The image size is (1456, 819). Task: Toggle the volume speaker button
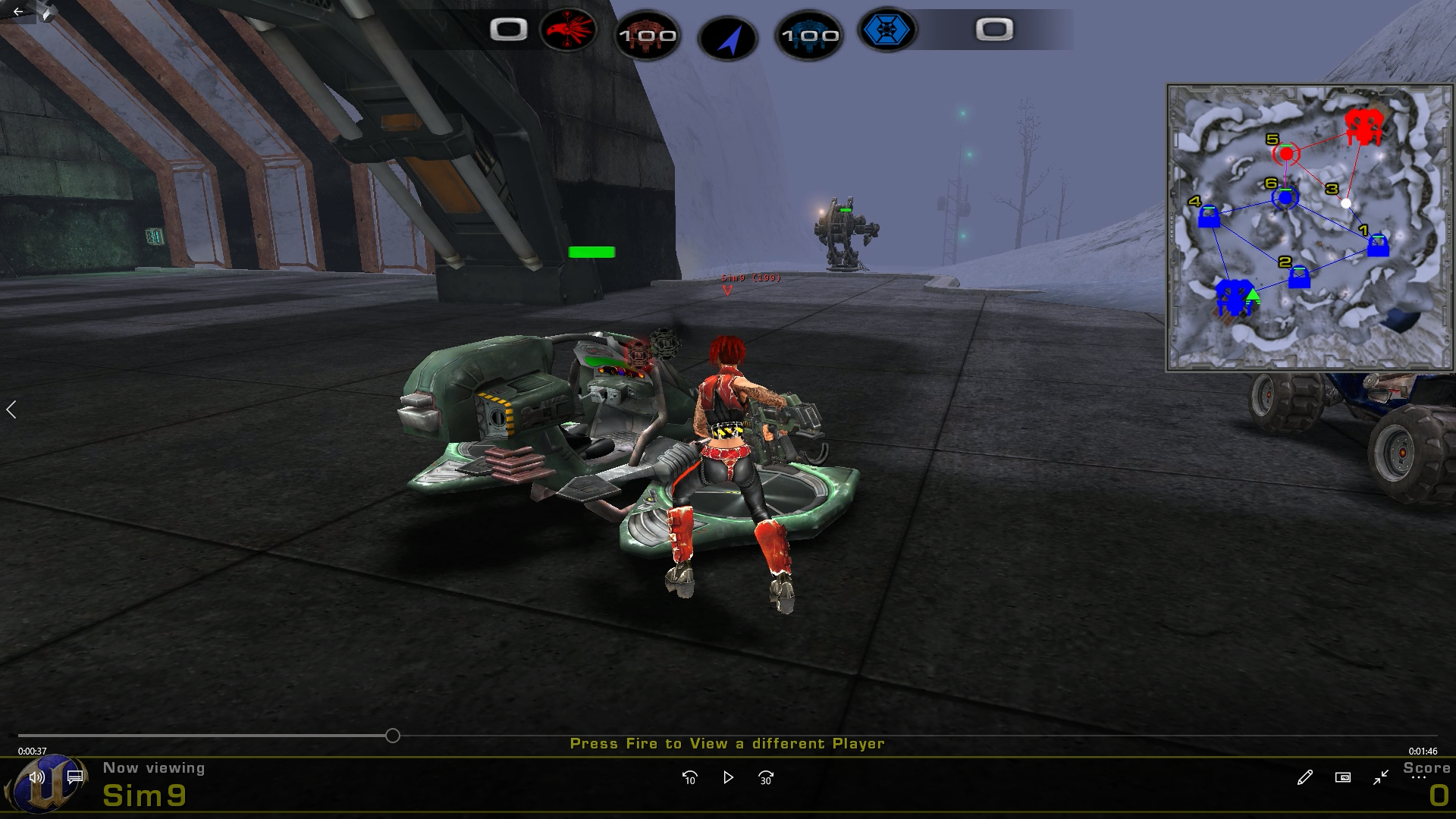[36, 777]
